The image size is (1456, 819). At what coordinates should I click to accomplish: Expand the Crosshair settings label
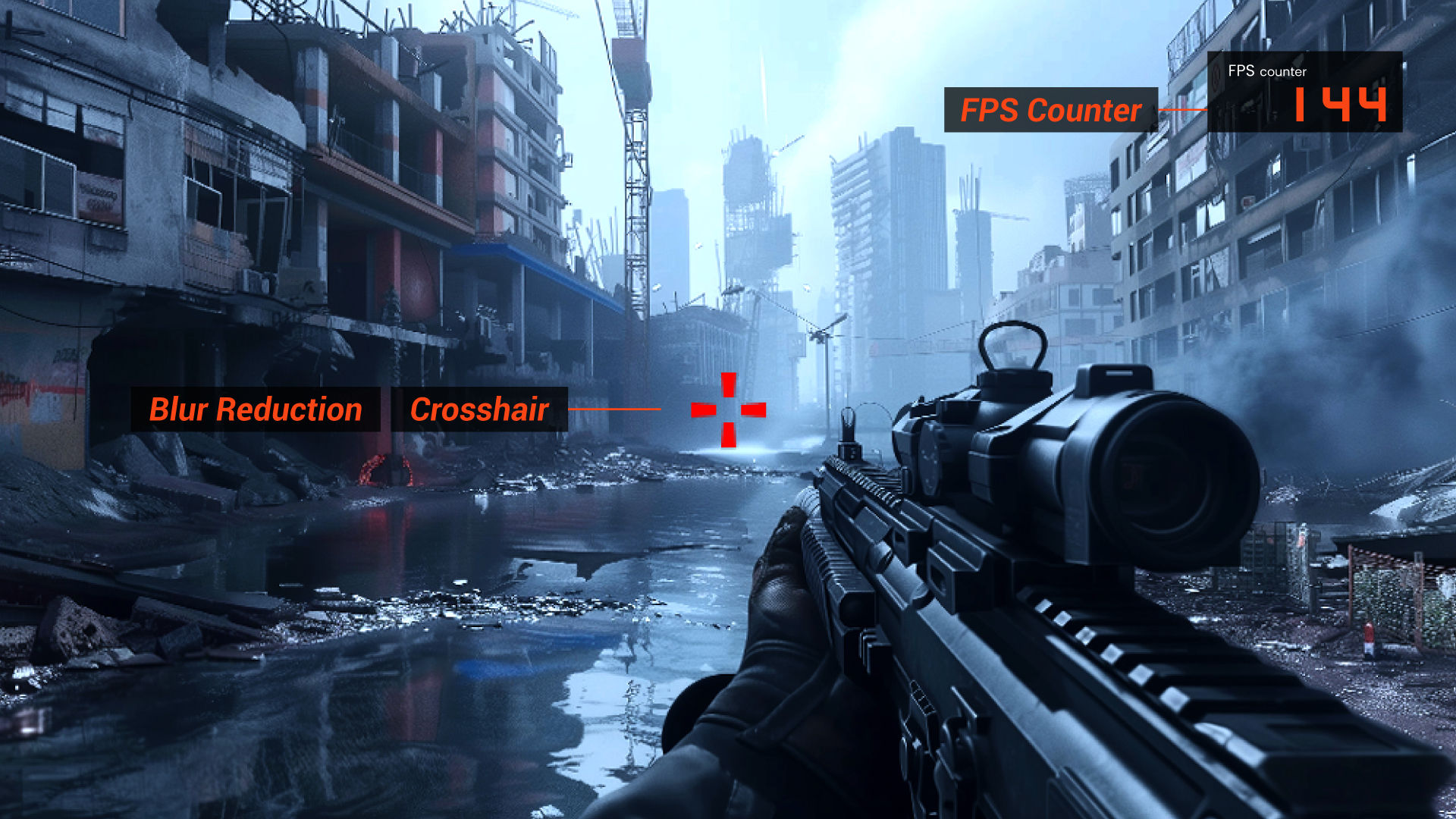coord(480,409)
